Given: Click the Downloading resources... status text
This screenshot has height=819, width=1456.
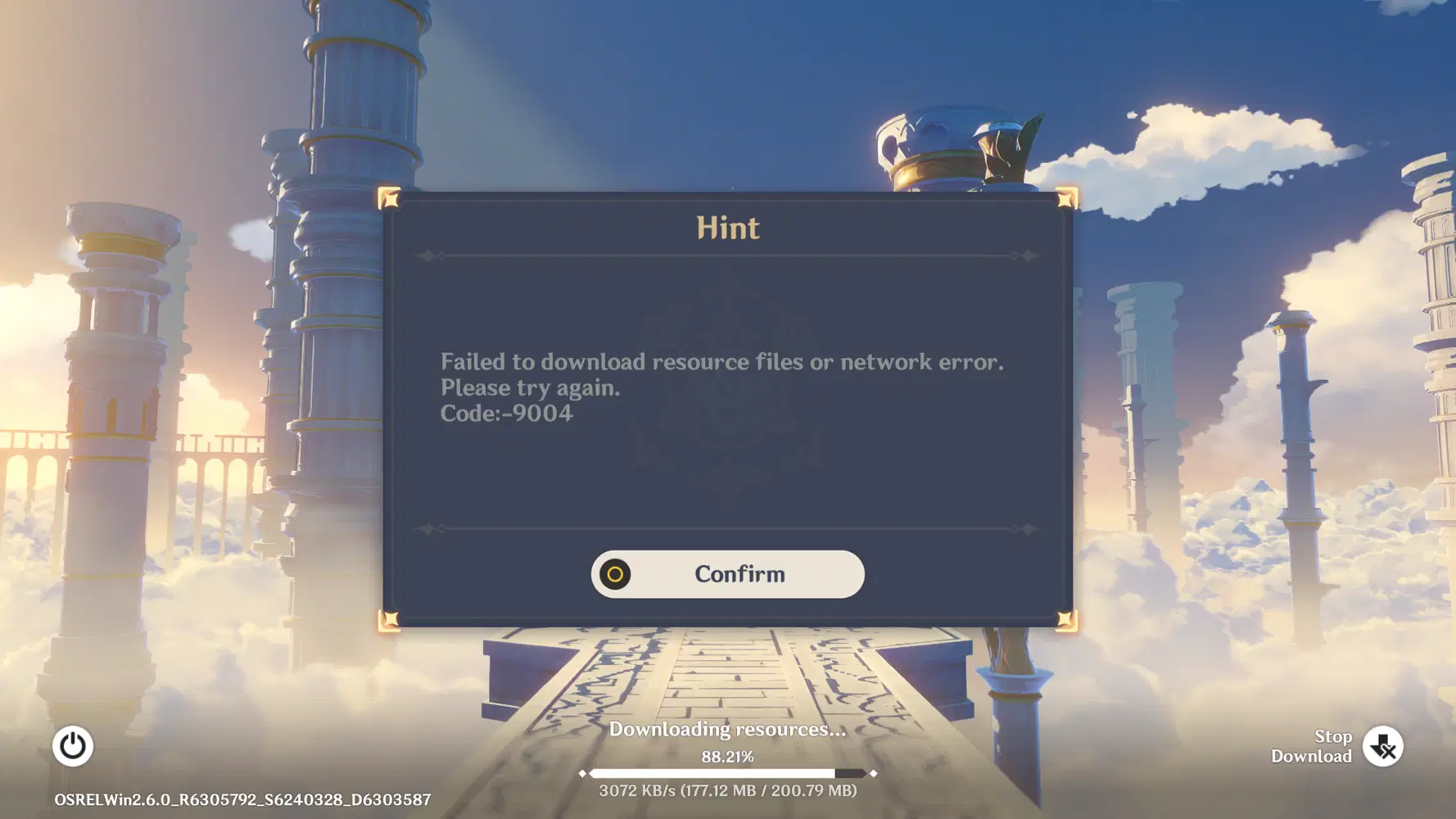Looking at the screenshot, I should (x=727, y=729).
